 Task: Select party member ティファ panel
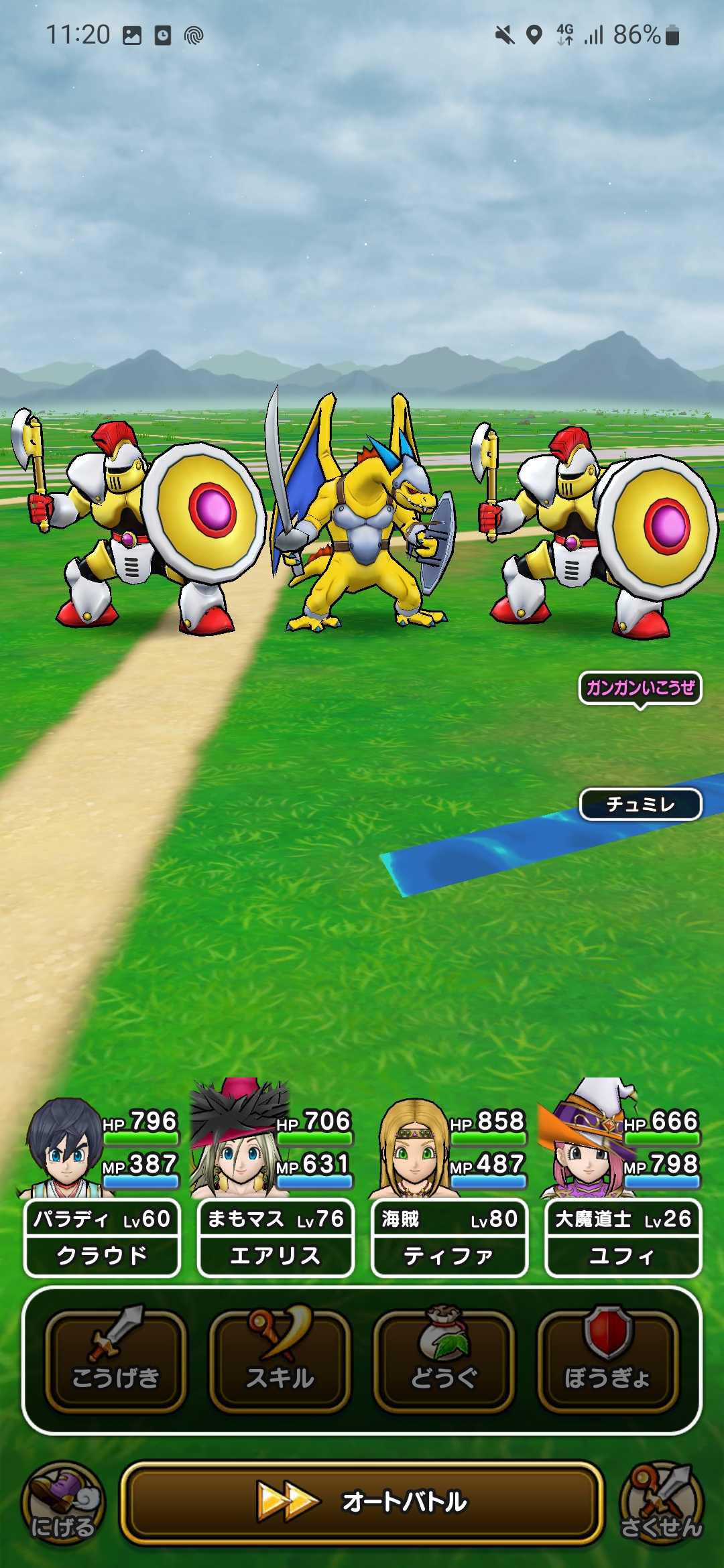(449, 1237)
